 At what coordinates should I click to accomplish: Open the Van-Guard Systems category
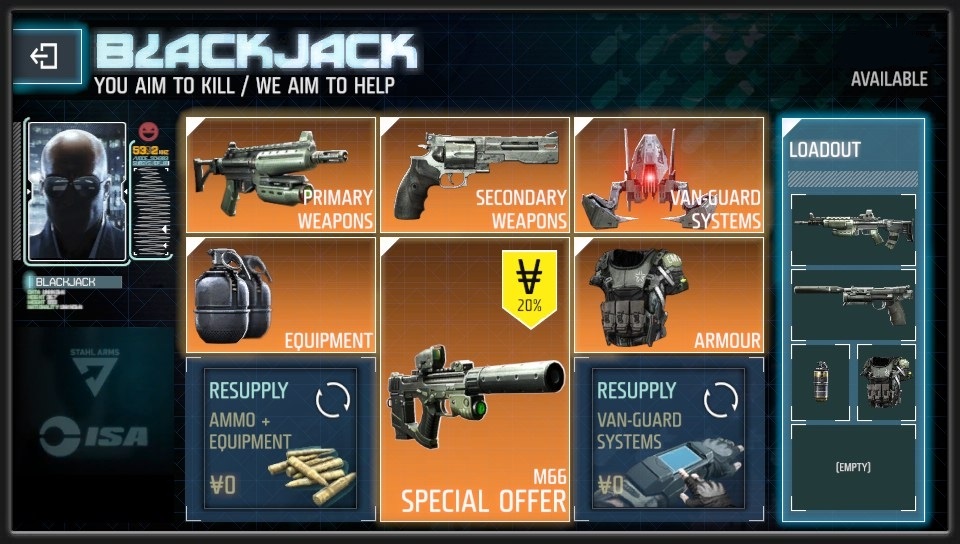click(669, 175)
